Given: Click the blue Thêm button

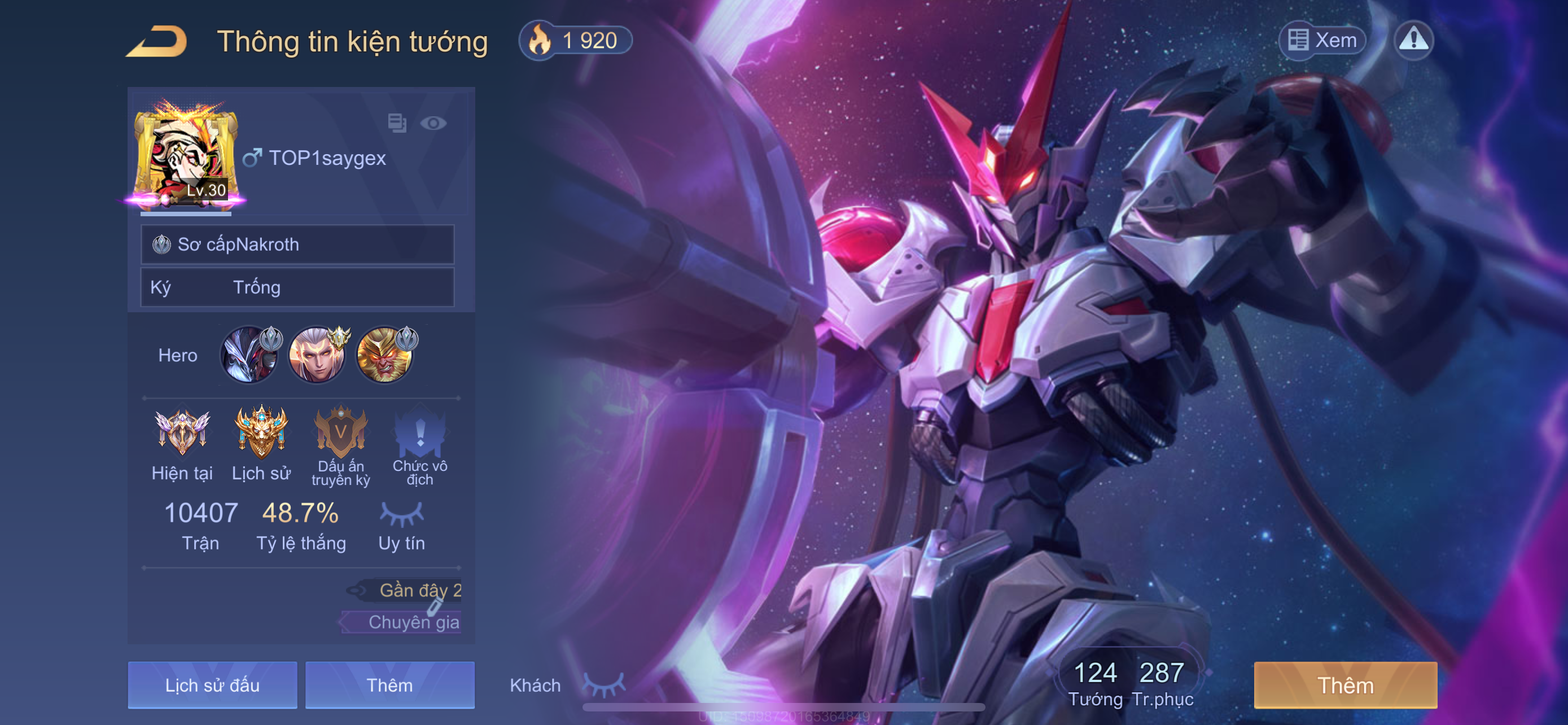Looking at the screenshot, I should click(389, 685).
